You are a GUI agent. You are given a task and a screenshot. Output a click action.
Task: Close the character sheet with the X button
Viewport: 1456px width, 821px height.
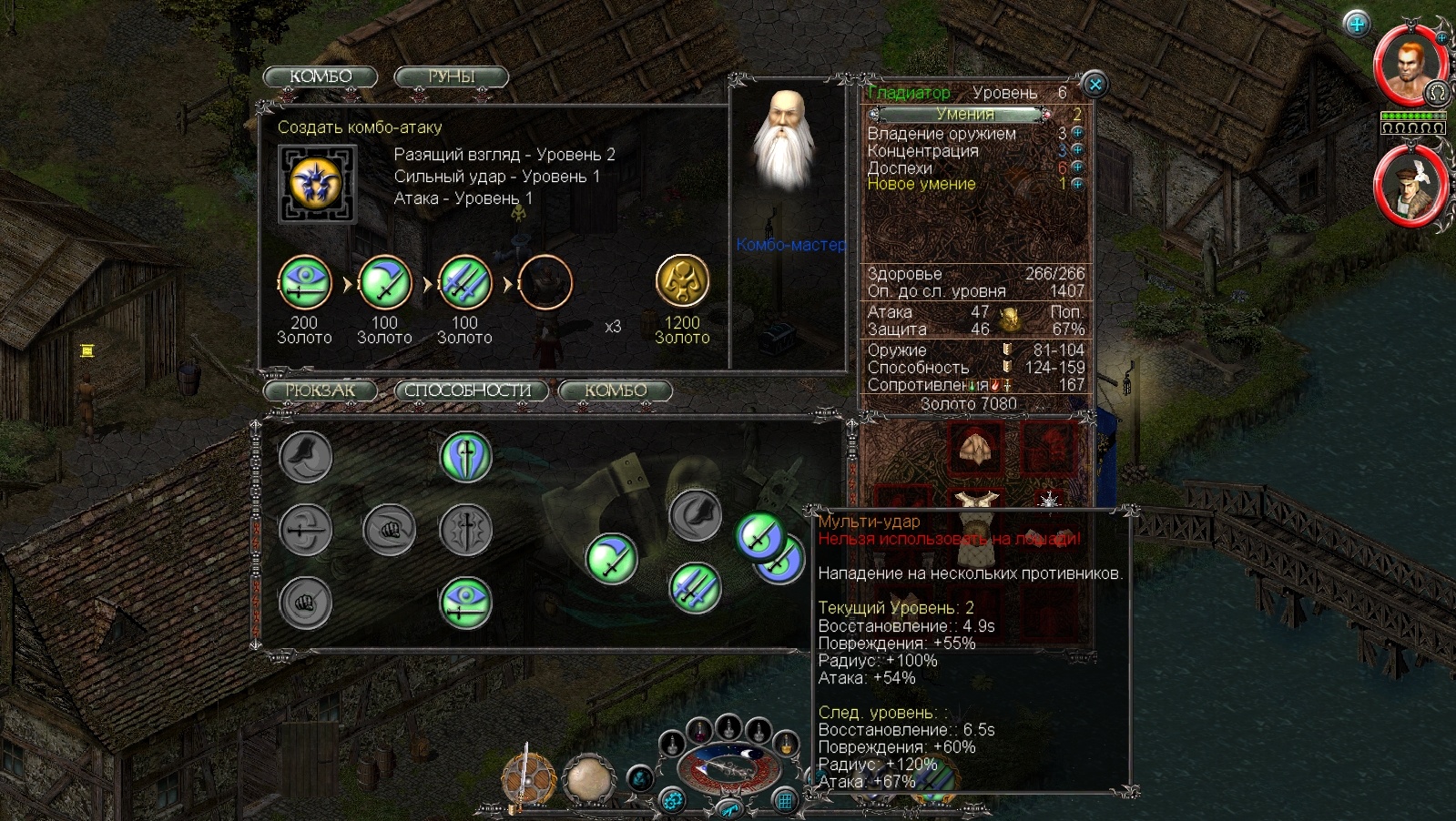[x=1095, y=85]
